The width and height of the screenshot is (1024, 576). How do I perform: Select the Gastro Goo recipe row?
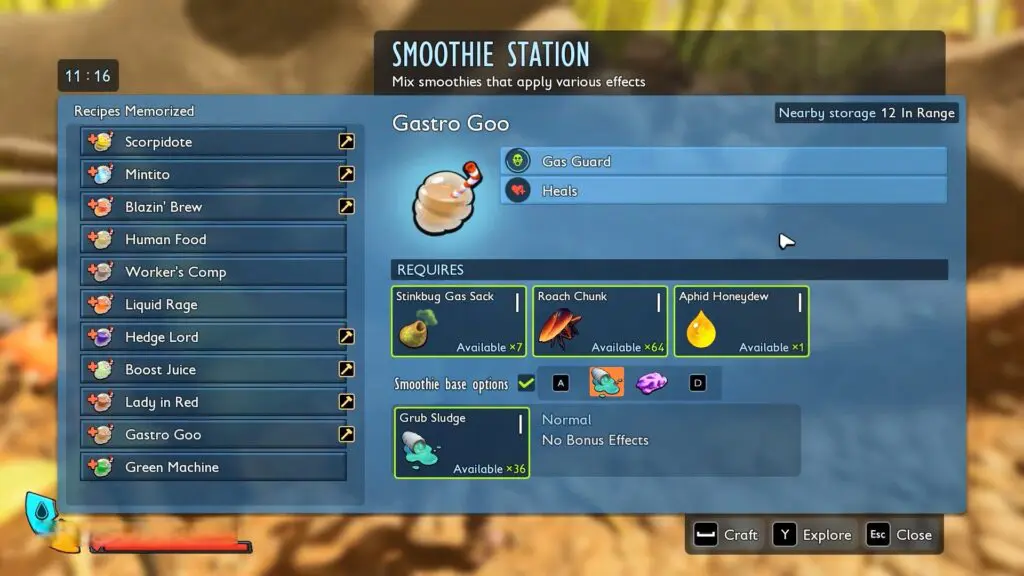tap(213, 435)
